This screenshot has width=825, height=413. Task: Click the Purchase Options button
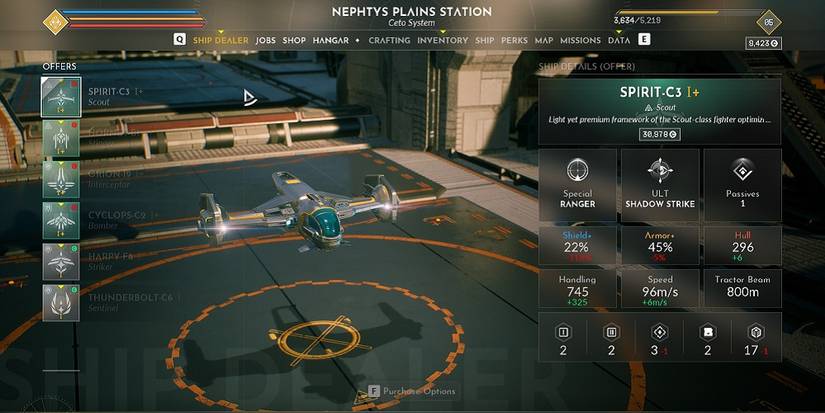(412, 391)
